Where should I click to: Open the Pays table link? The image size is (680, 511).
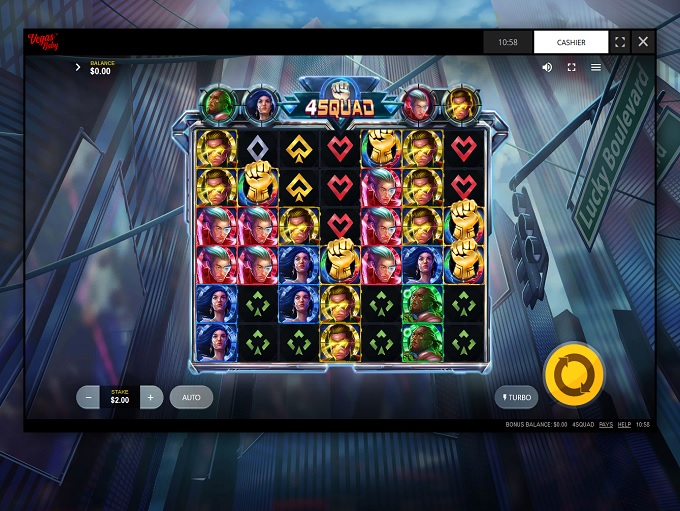pos(606,425)
